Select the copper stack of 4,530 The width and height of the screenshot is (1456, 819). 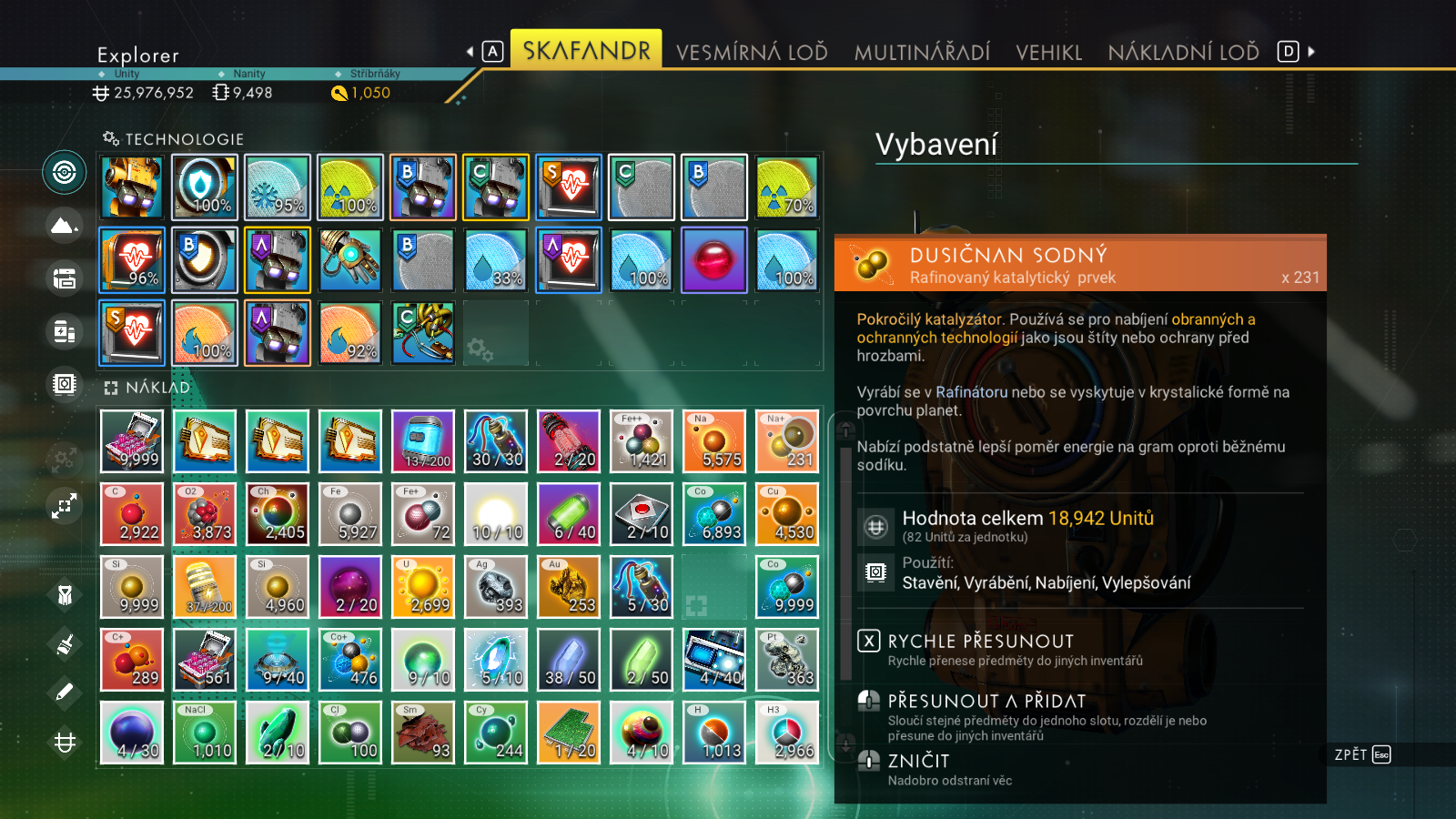tap(787, 514)
